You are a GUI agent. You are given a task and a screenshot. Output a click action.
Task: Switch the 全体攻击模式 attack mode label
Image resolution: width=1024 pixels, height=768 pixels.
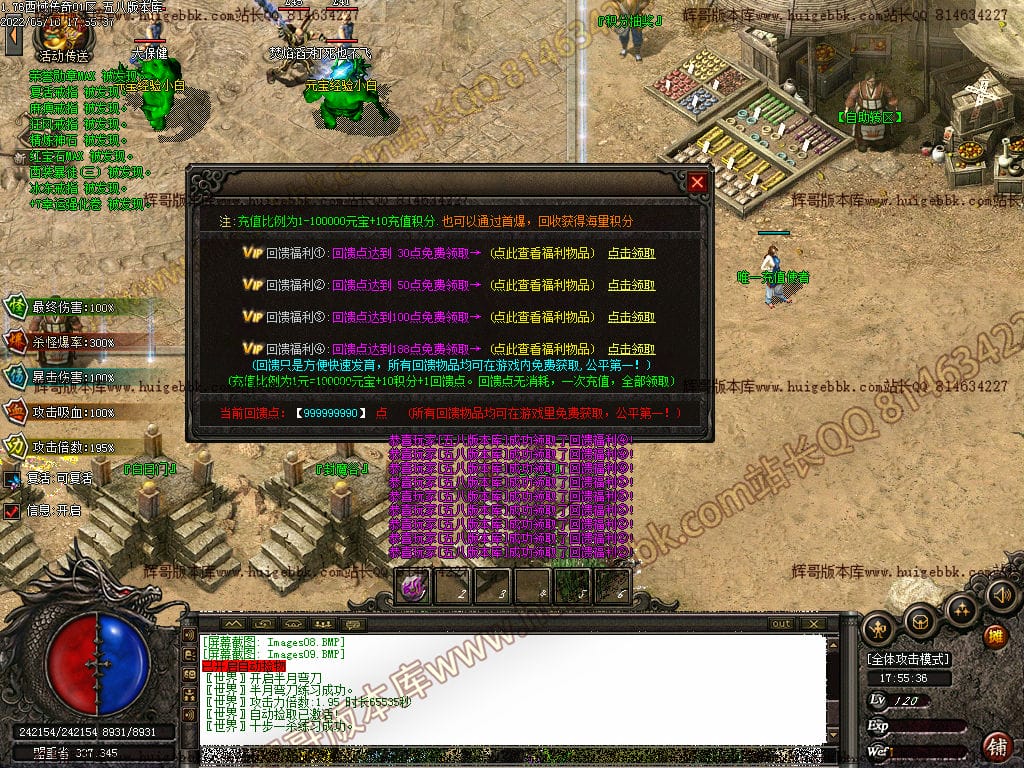(908, 659)
